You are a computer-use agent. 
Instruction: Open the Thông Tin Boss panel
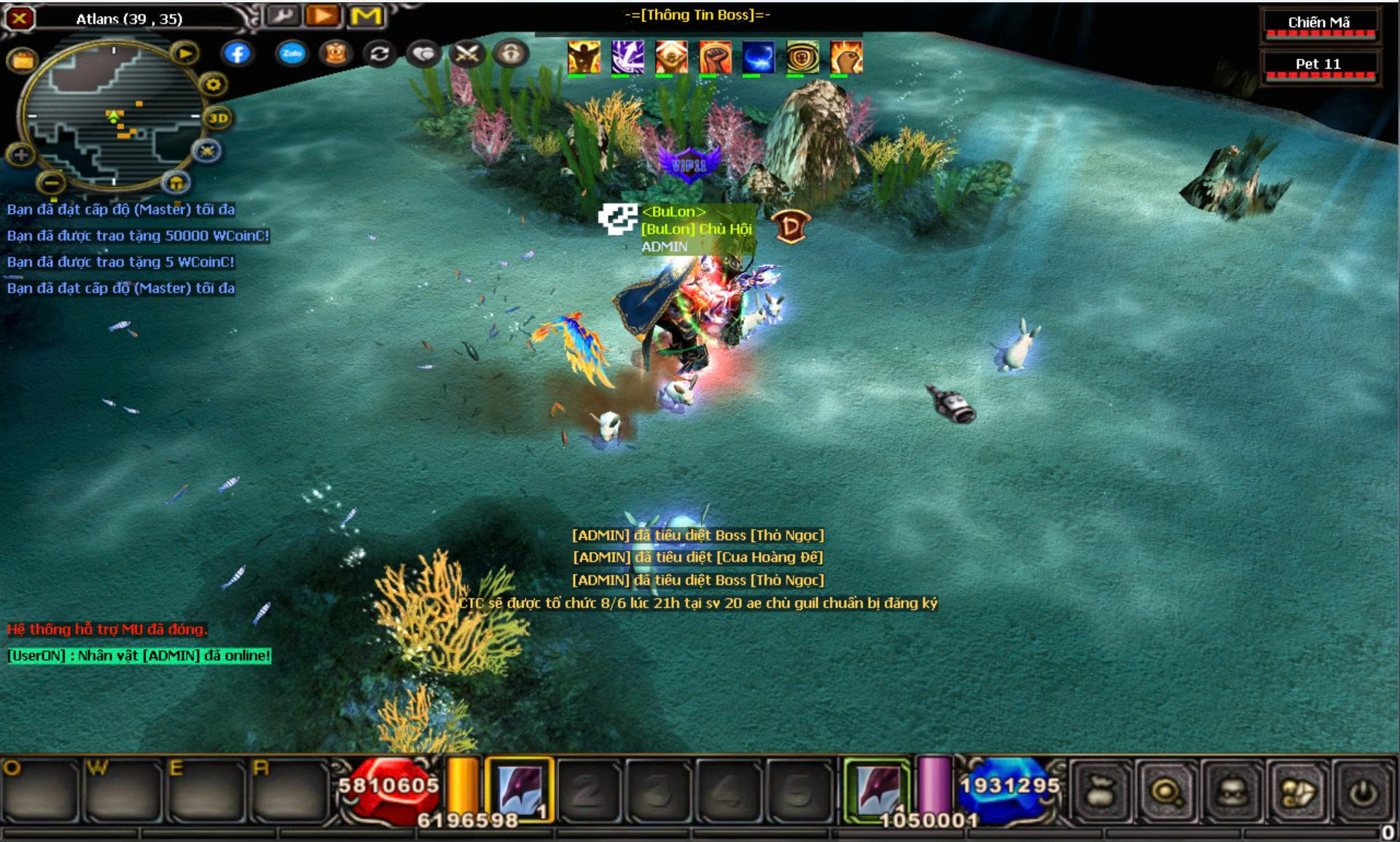pyautogui.click(x=697, y=15)
